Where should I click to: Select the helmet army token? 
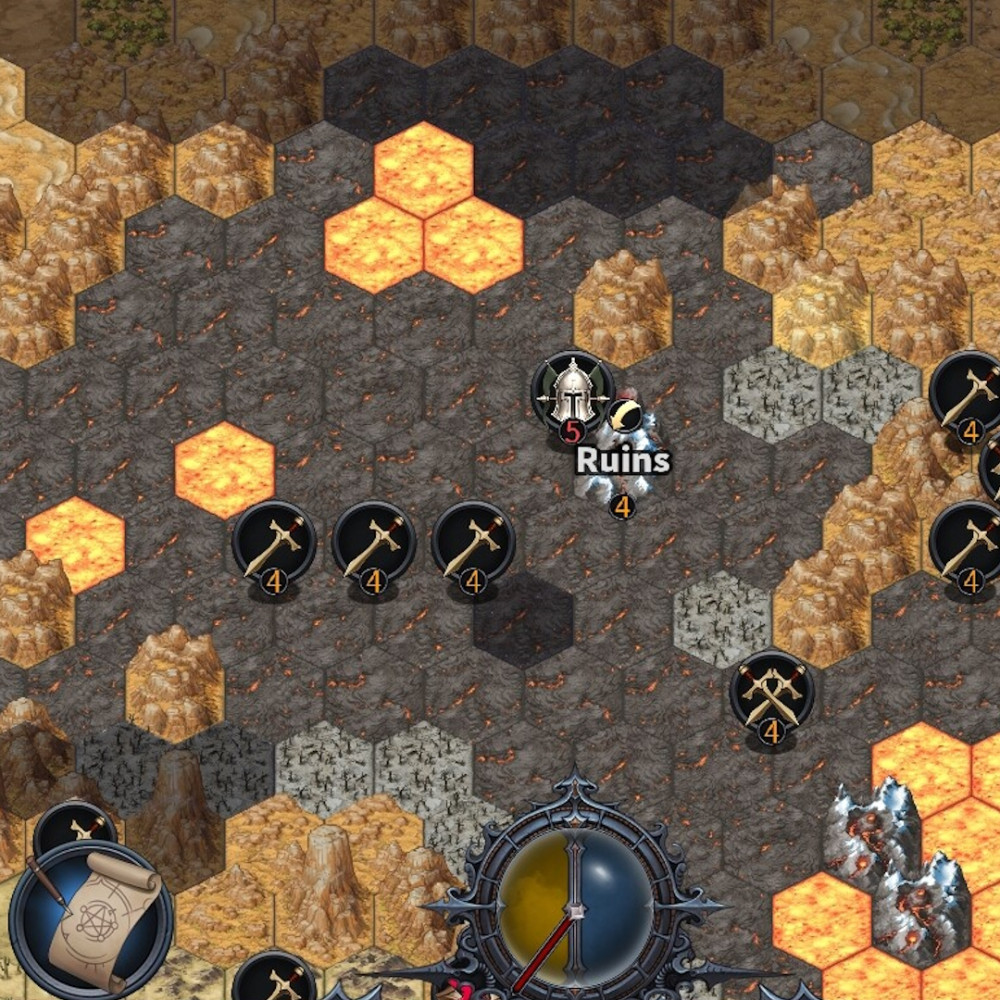(572, 391)
